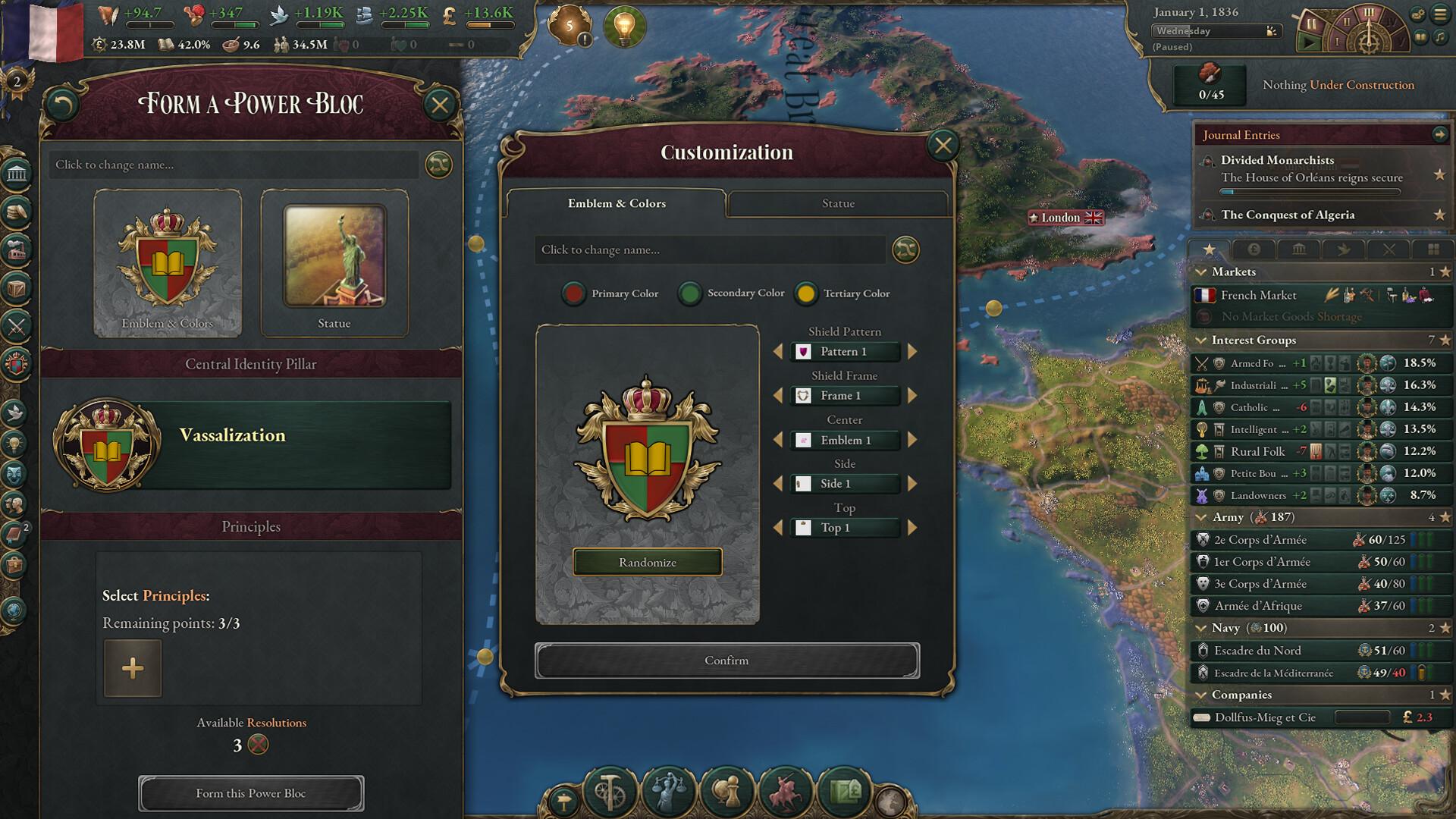
Task: Collapse the Army list
Action: pyautogui.click(x=1202, y=517)
